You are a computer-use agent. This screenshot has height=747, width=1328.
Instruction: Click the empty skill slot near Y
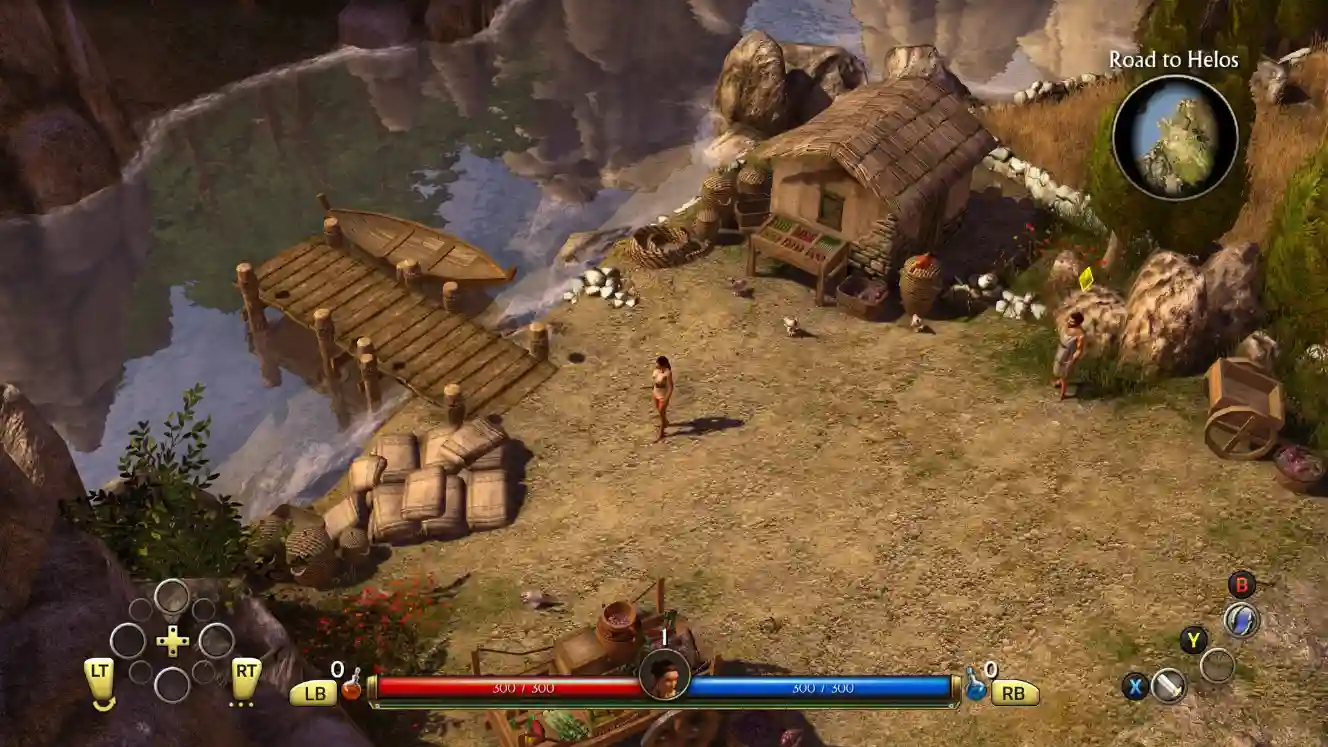(1219, 664)
